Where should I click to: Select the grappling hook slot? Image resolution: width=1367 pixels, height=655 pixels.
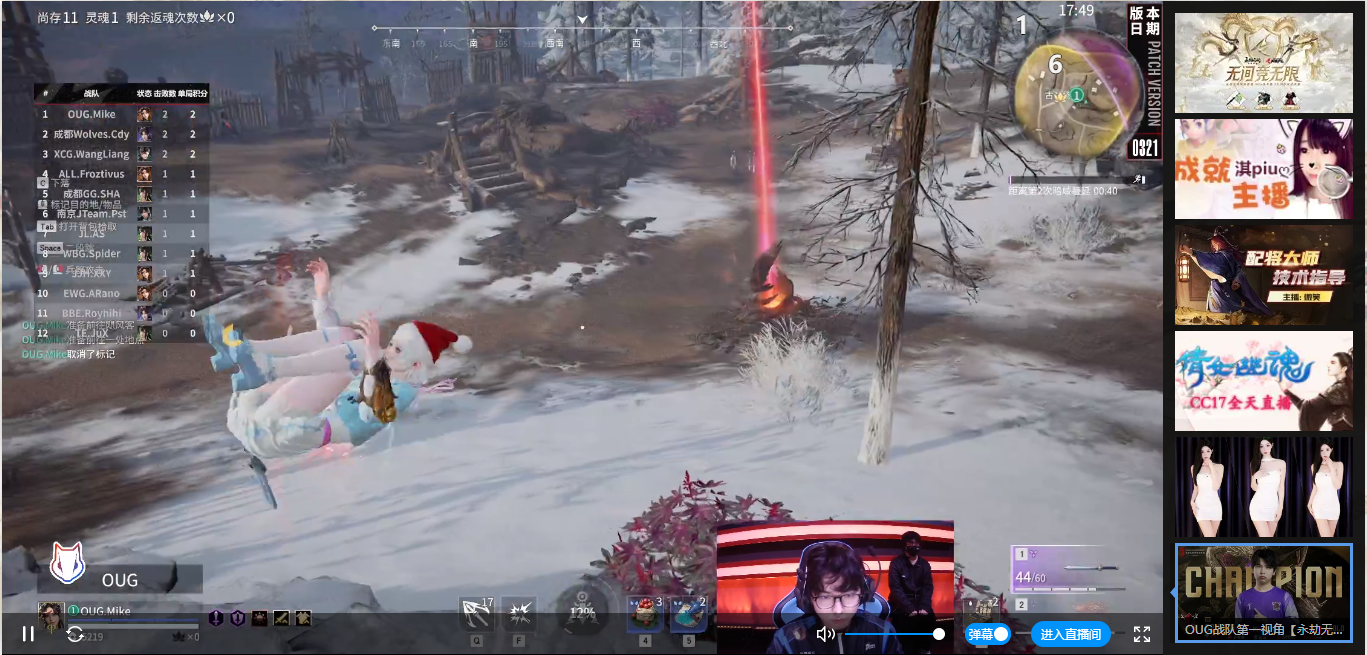(476, 613)
